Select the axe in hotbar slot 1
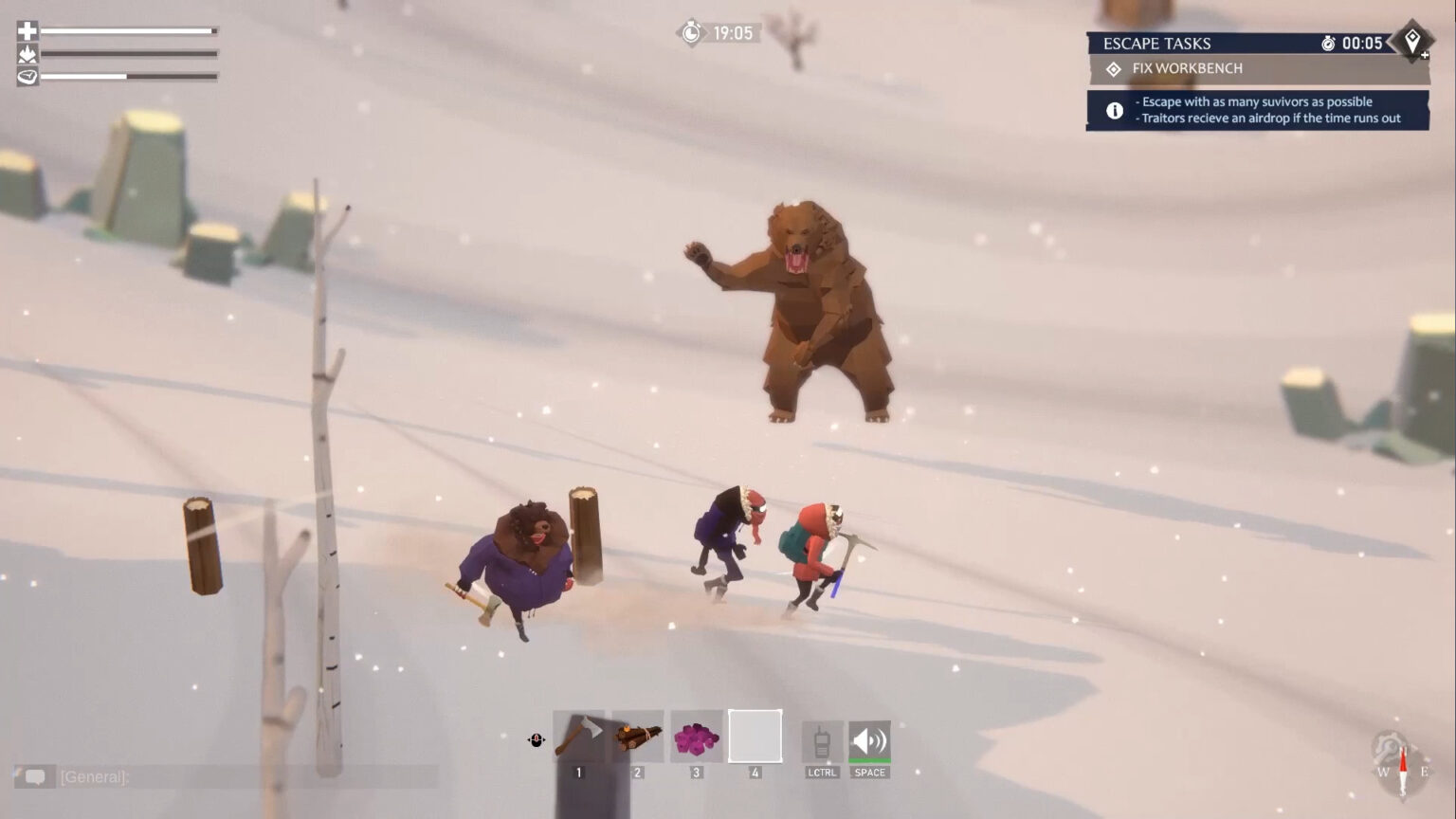This screenshot has height=819, width=1456. coord(578,735)
